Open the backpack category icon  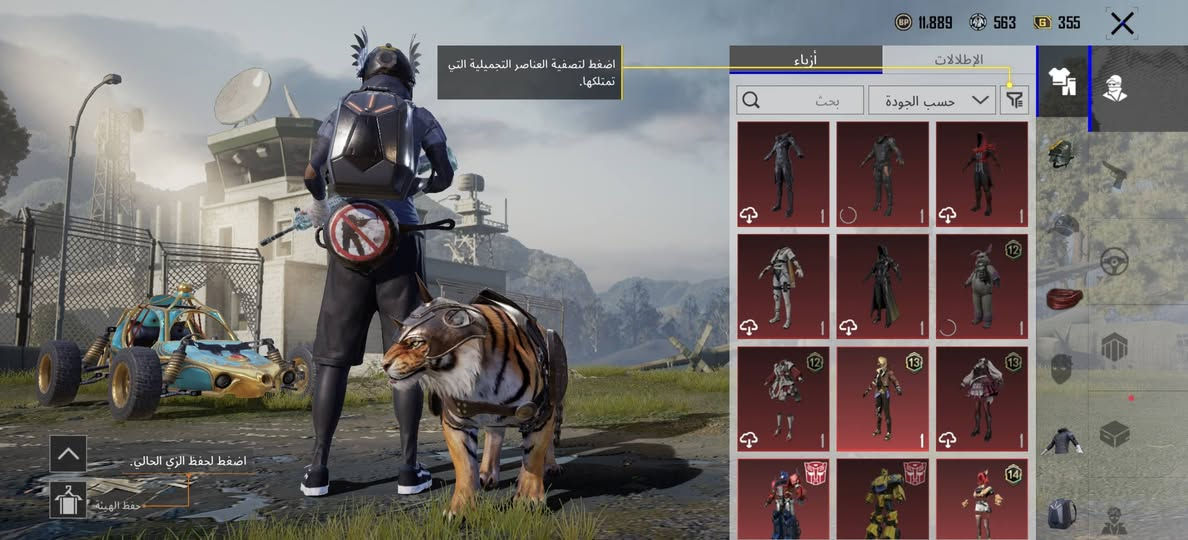click(x=1061, y=514)
